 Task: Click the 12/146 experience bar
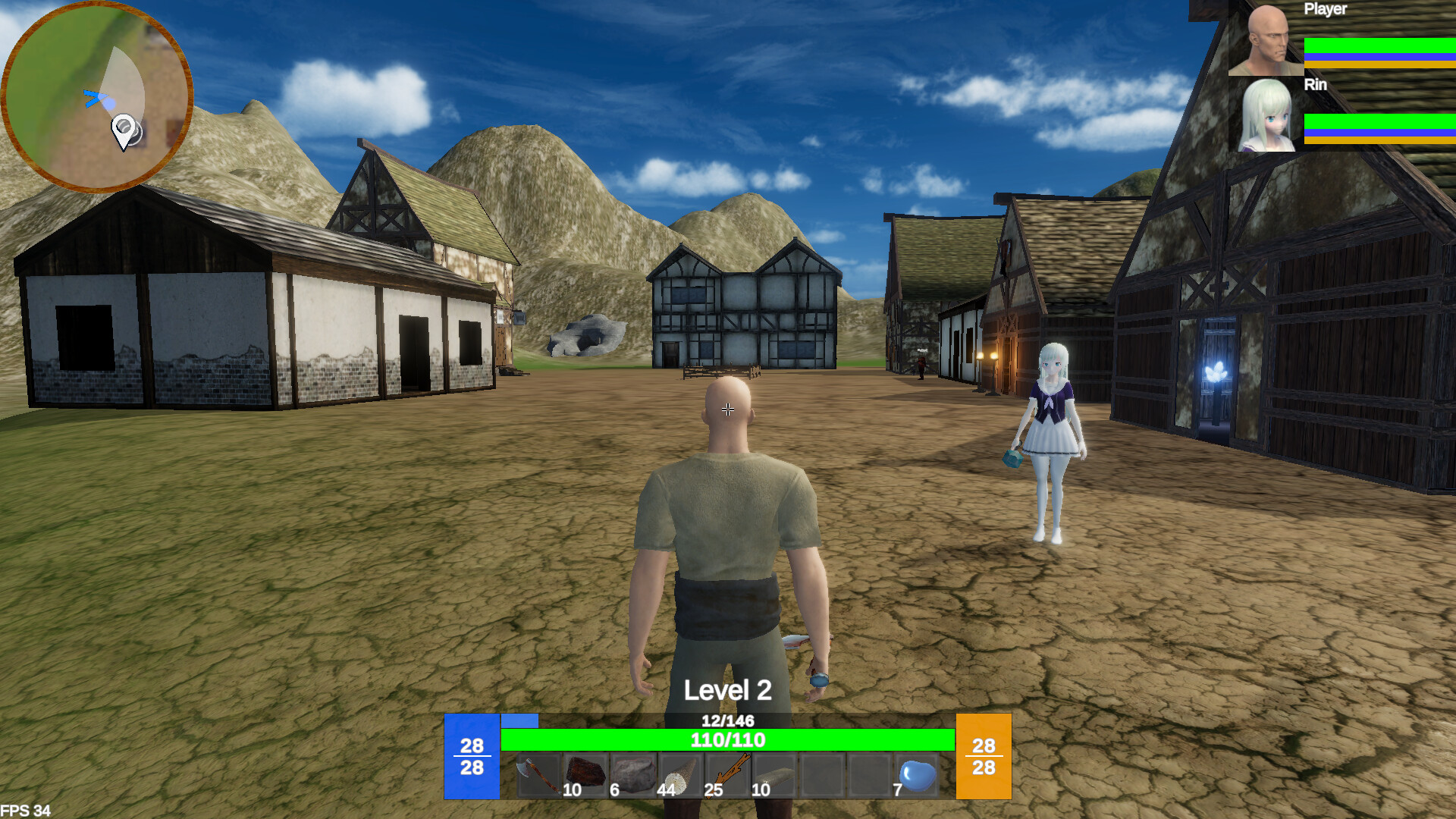(728, 721)
